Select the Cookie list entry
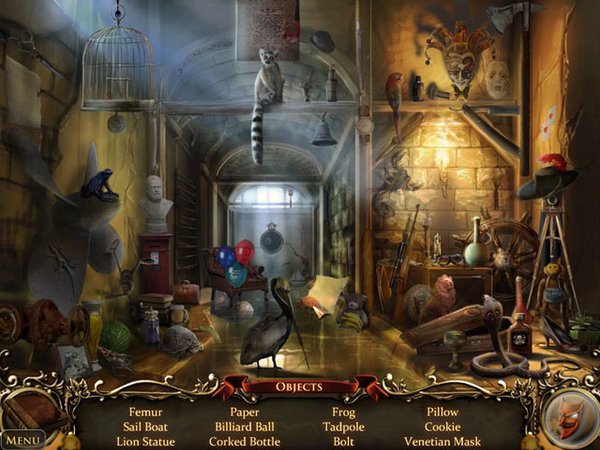This screenshot has width=600, height=450. click(442, 426)
